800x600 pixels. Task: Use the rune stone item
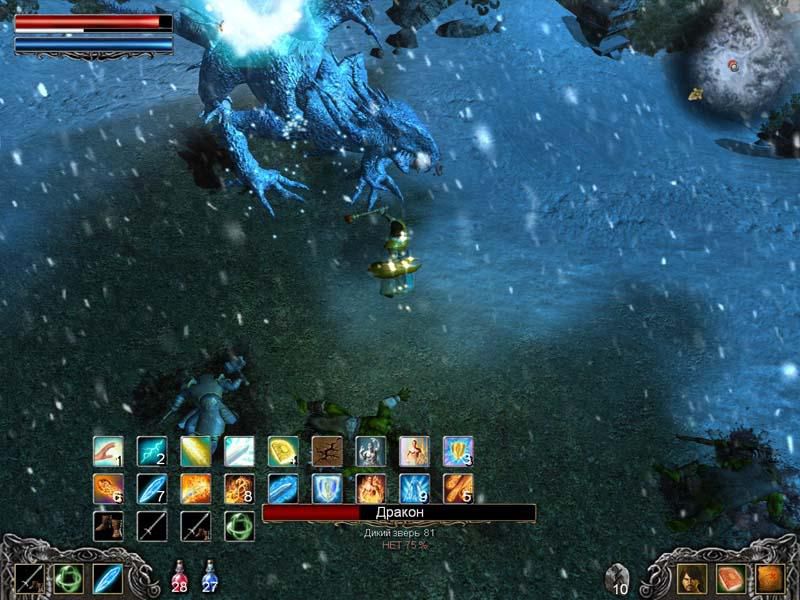coord(618,577)
